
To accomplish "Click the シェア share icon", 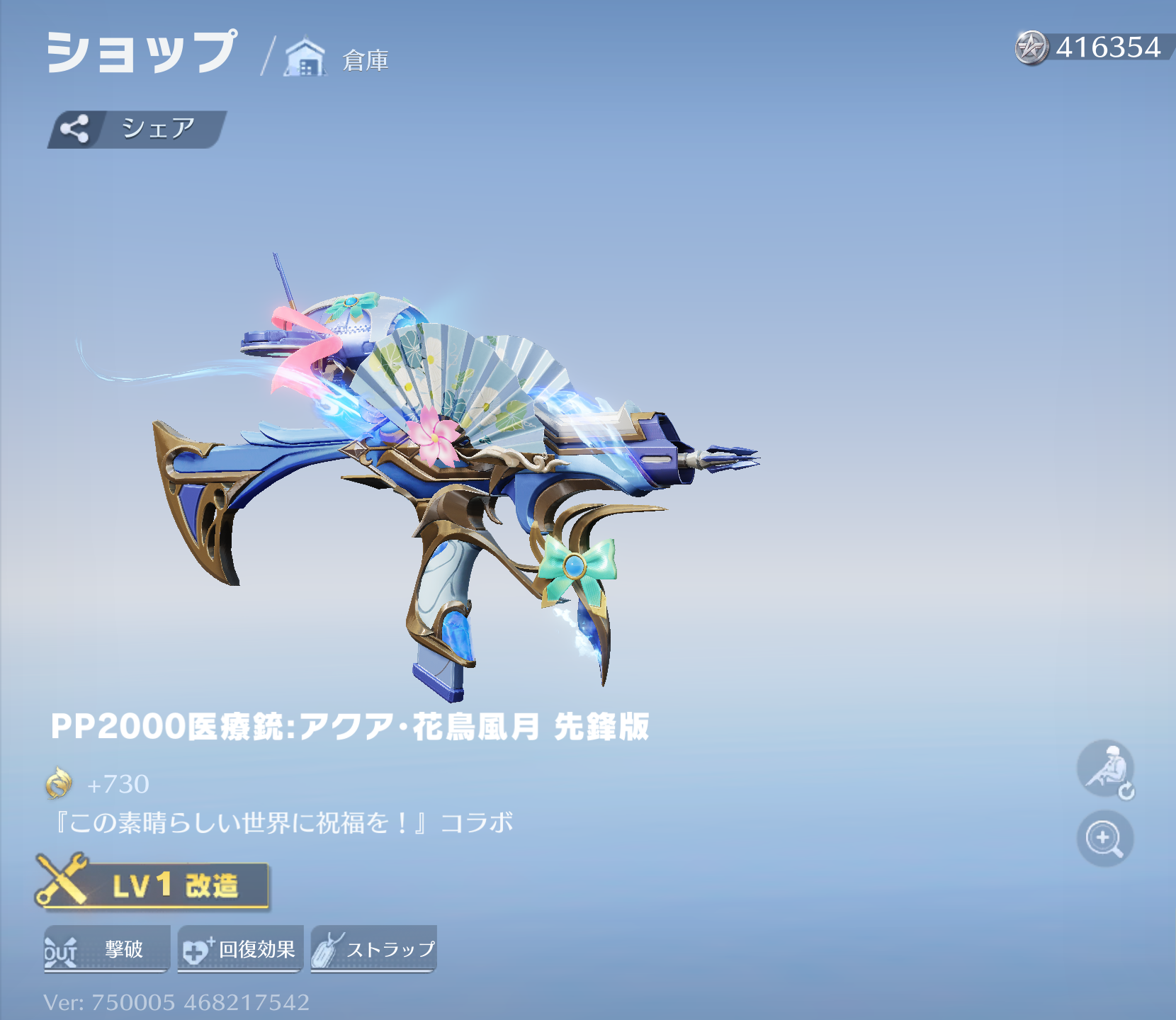I will [77, 128].
